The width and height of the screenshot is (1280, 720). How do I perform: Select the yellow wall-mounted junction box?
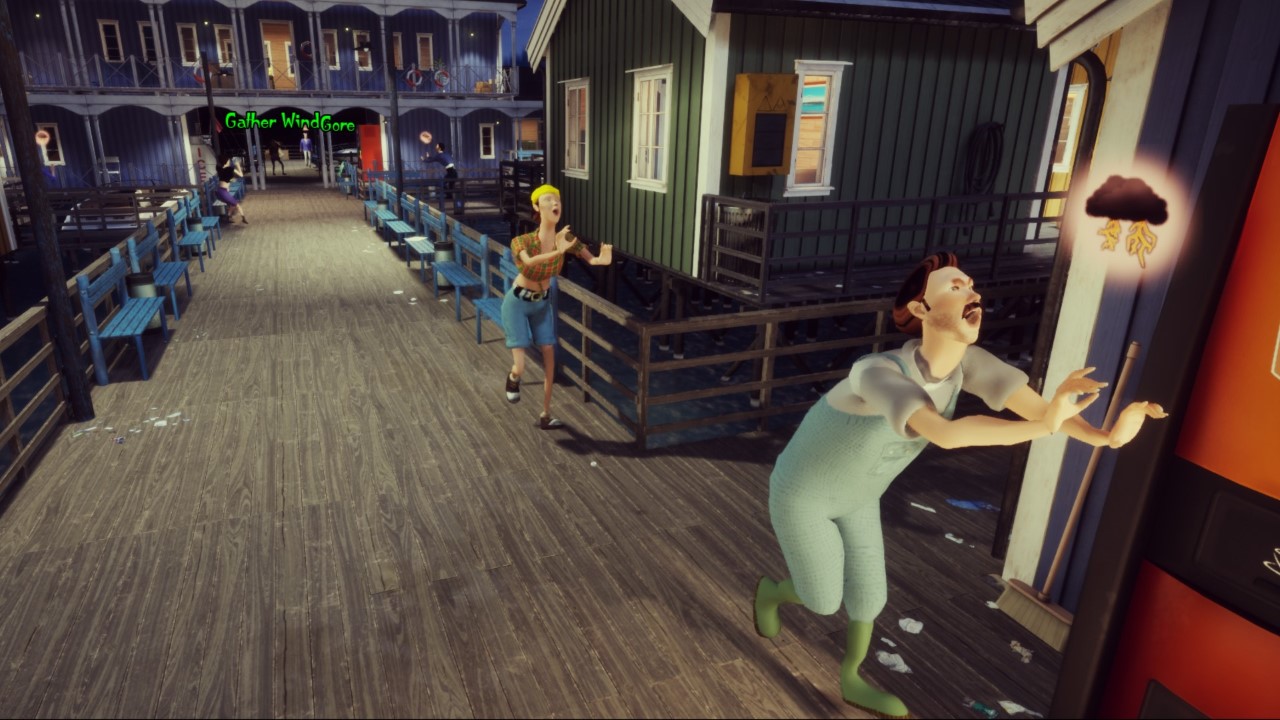761,124
